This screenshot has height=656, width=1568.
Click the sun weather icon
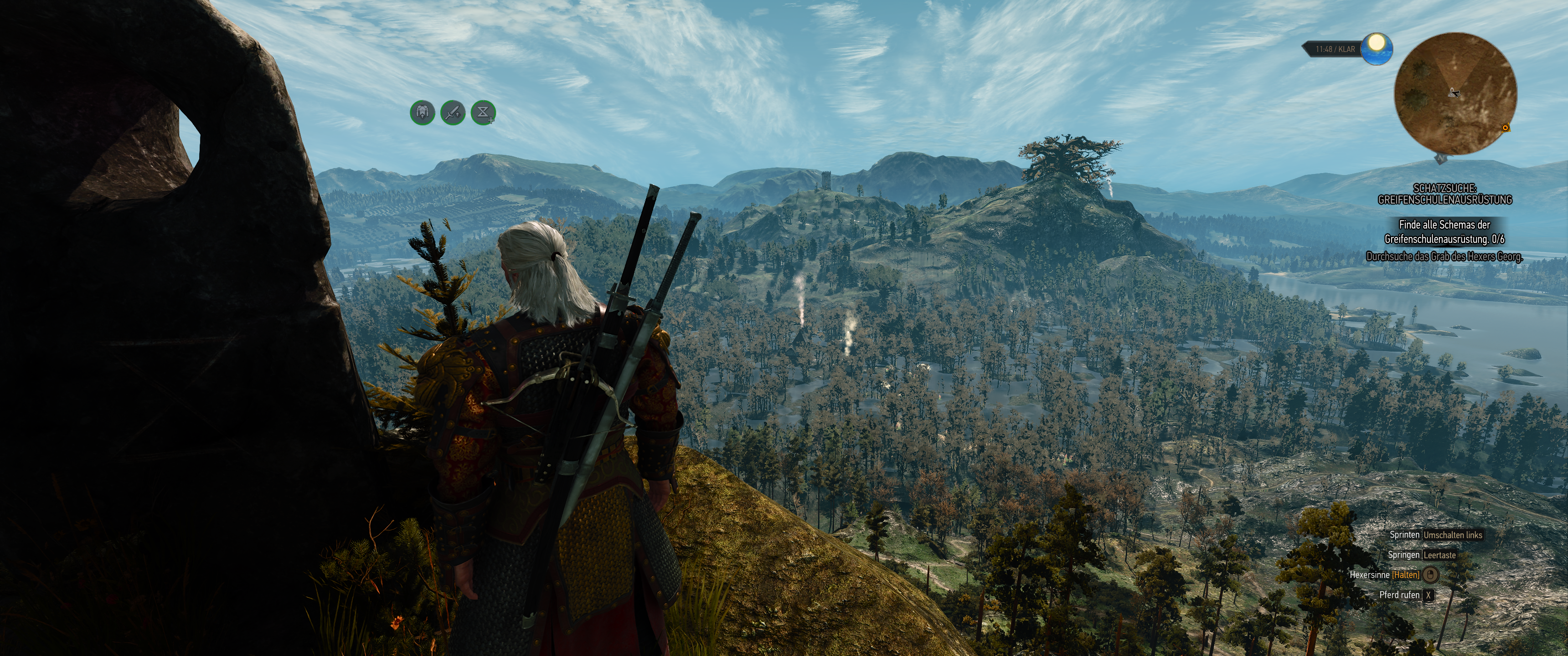pos(1376,49)
